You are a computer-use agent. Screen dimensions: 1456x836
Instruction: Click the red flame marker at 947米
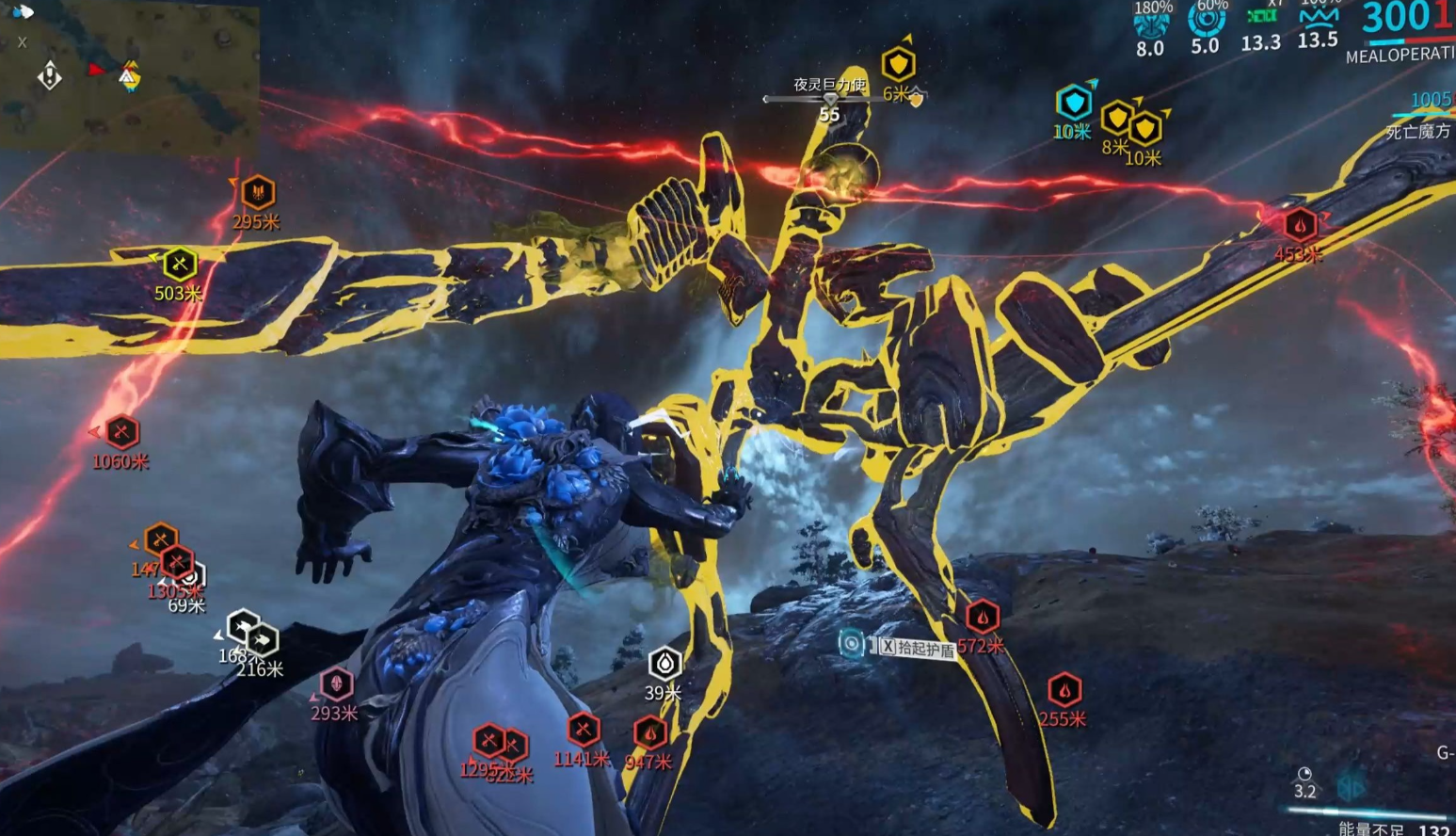click(x=649, y=732)
